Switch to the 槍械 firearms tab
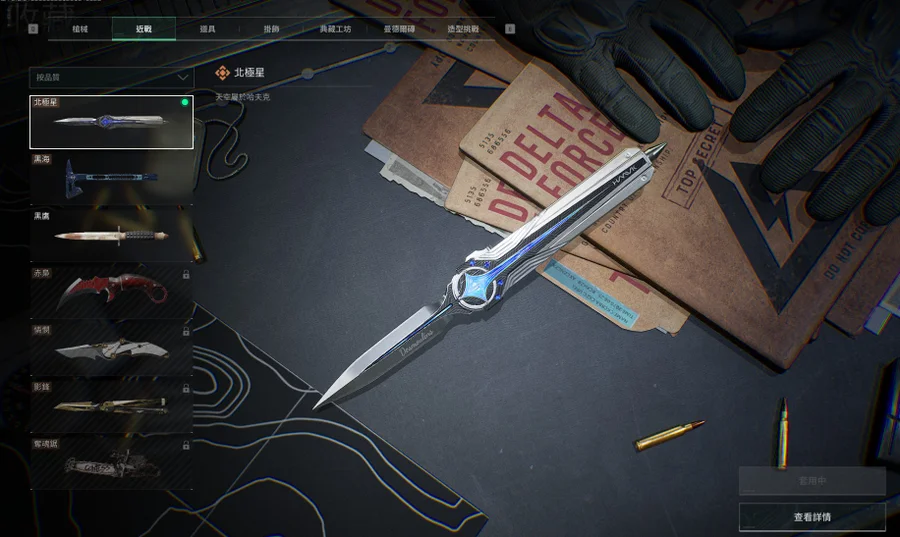Screen dimensions: 900x537 [x=80, y=30]
